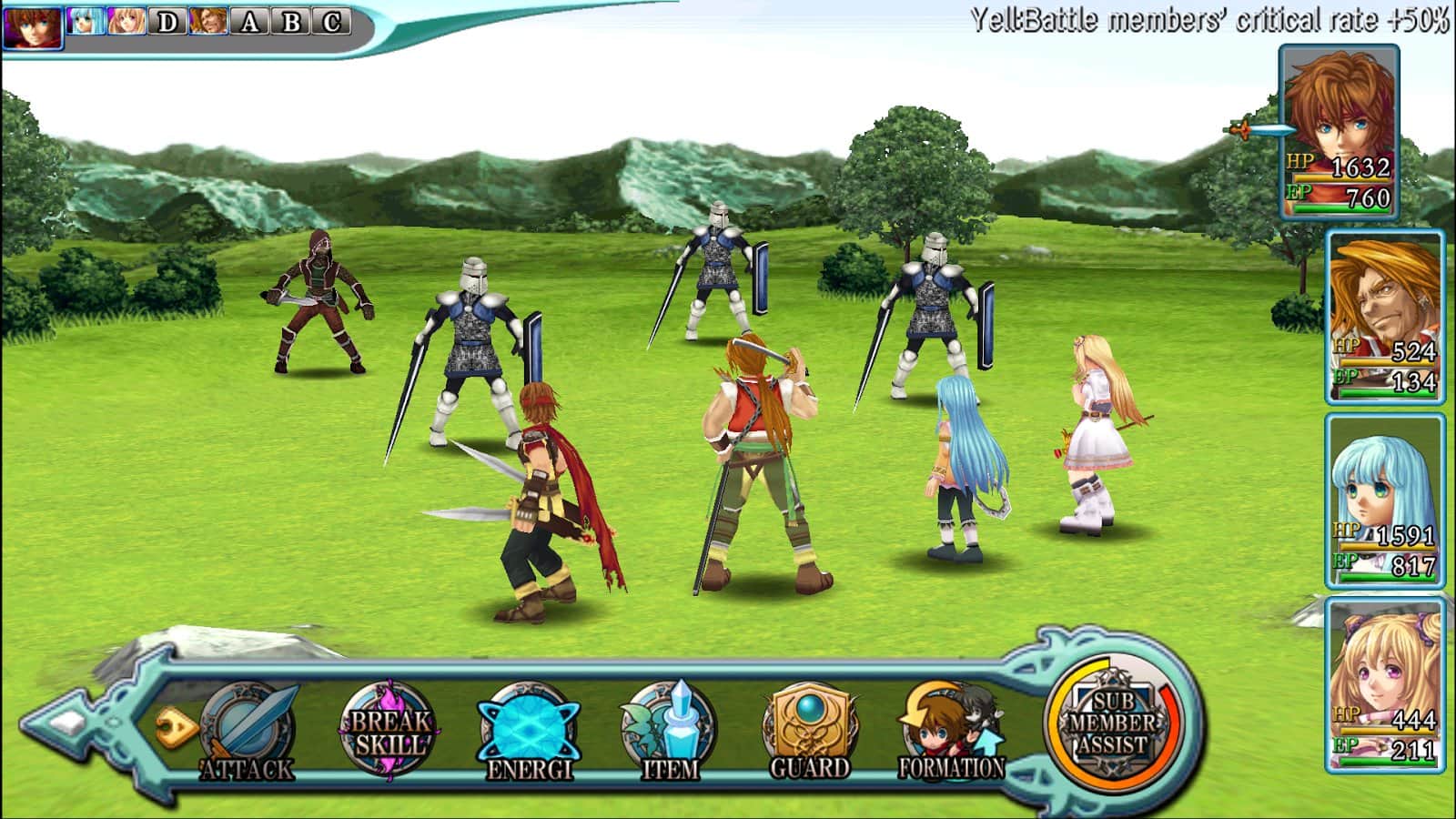
Task: Choose the Attack command
Action: 248,733
